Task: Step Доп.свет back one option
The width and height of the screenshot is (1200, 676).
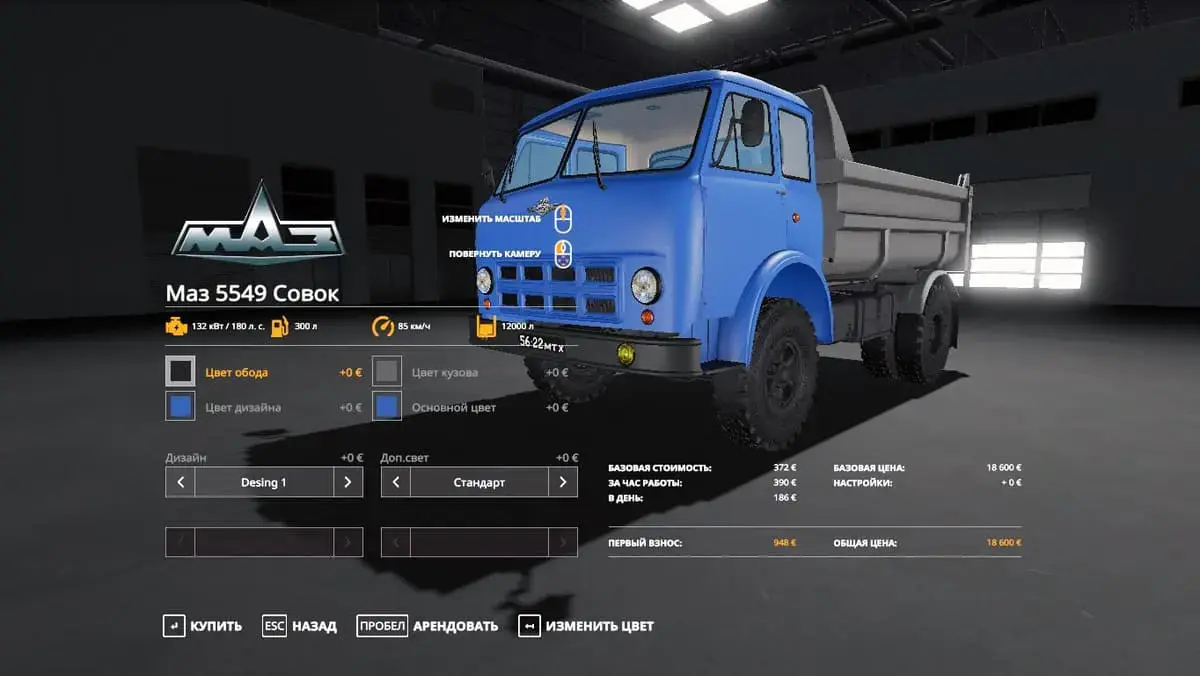Action: (x=396, y=482)
